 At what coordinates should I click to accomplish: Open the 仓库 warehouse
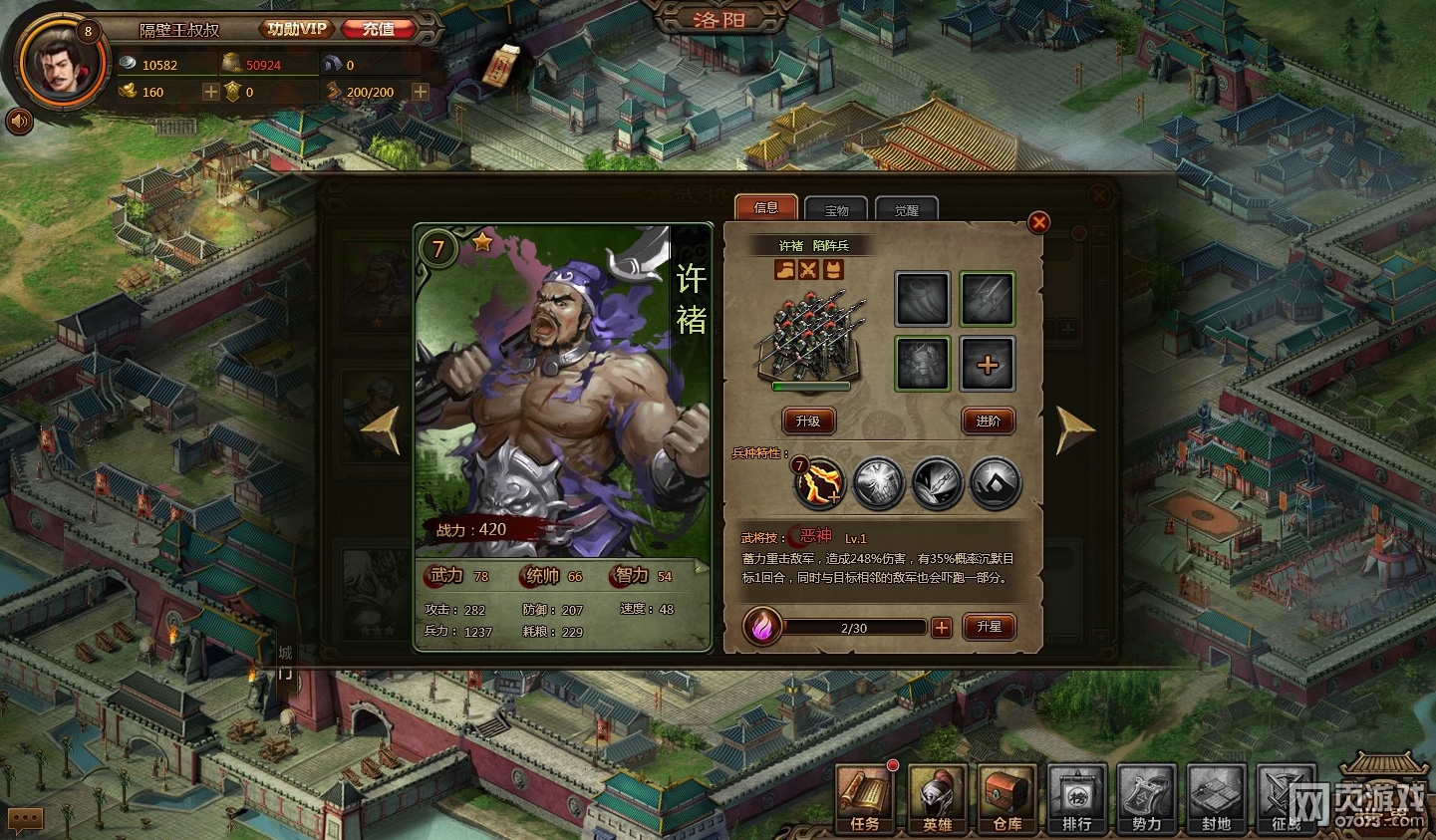(1006, 798)
